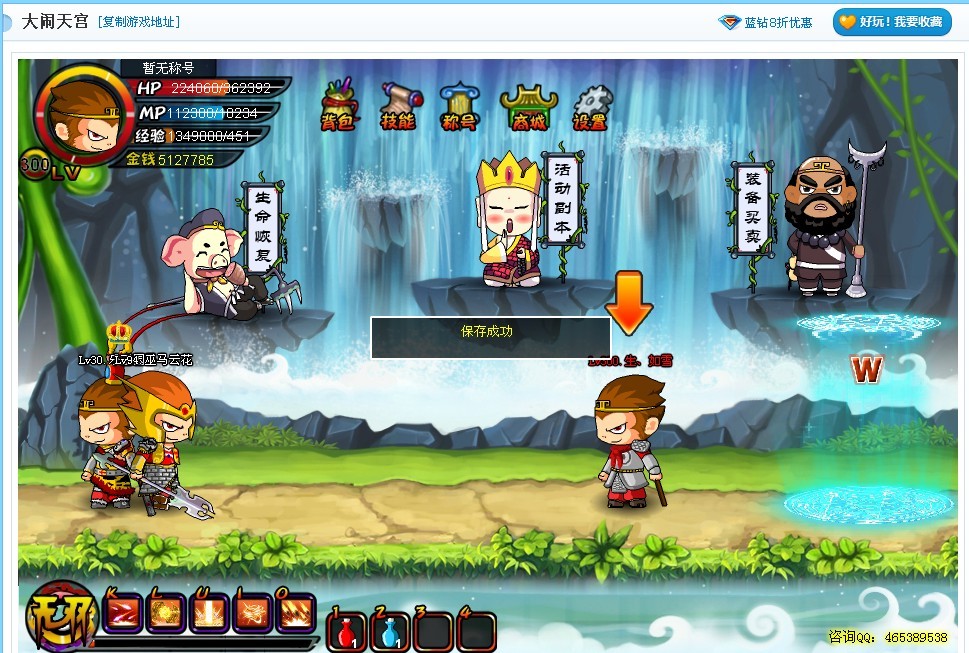This screenshot has width=969, height=653.
Task: Use the red health potion in slot 1
Action: (x=346, y=632)
